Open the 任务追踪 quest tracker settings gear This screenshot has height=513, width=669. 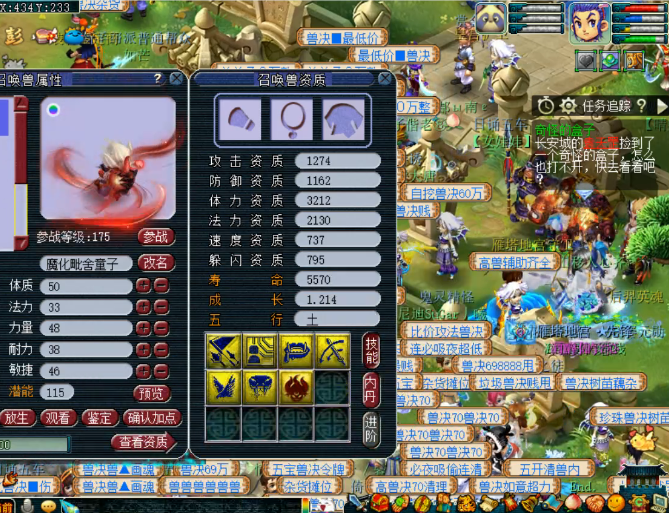568,105
